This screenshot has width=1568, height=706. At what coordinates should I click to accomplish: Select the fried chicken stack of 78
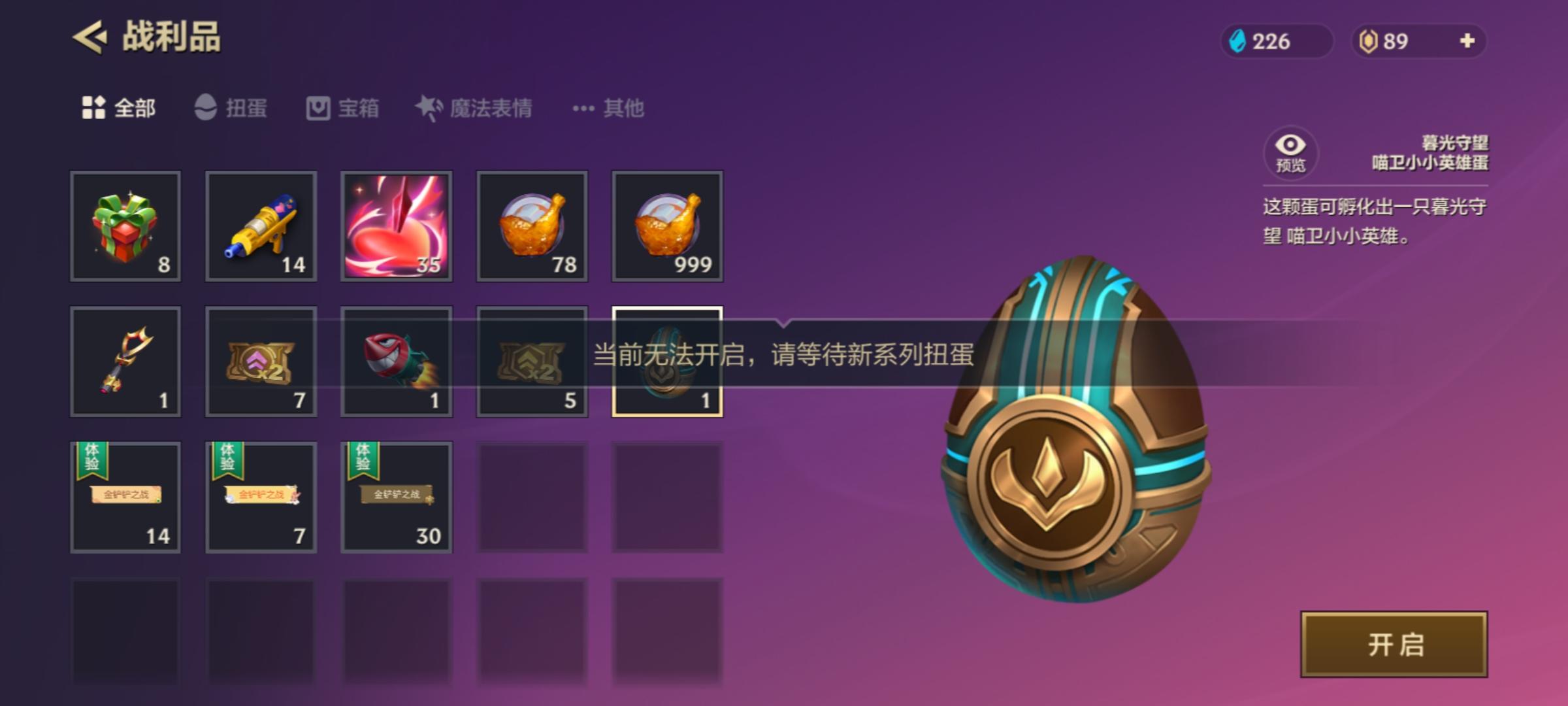point(531,227)
